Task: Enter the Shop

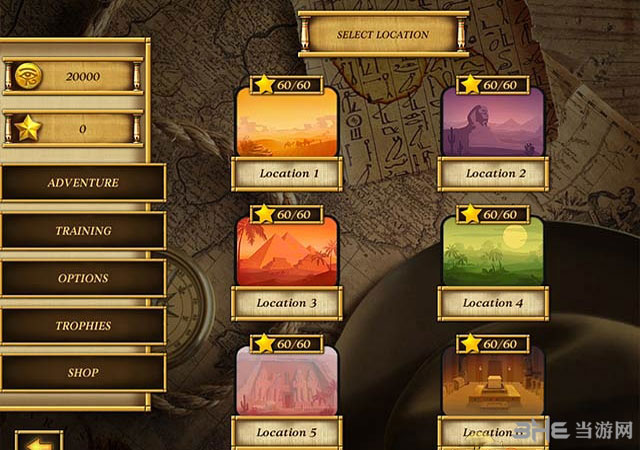Action: [x=83, y=373]
